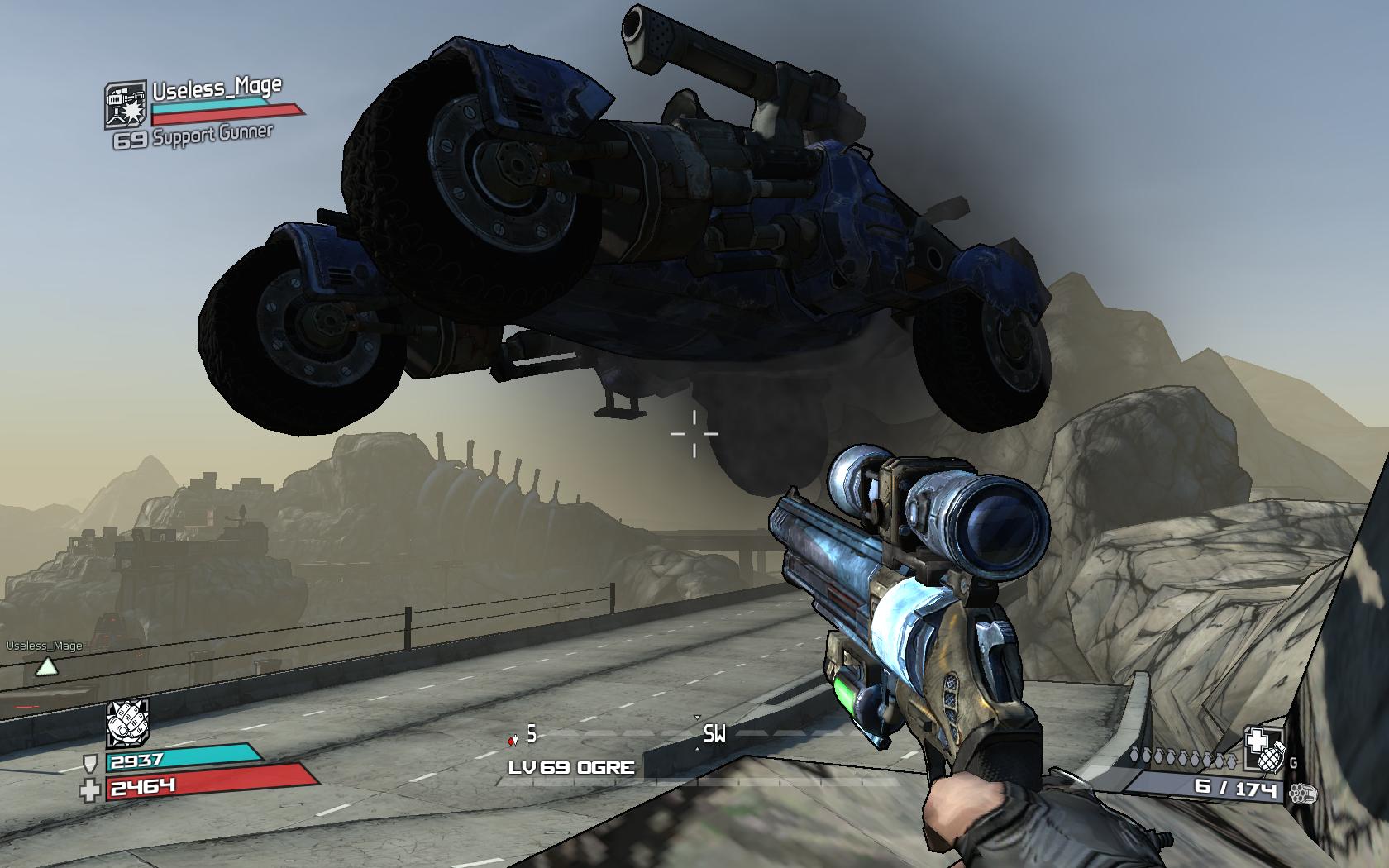Click the ammo type icon beside the ammo count
Image resolution: width=1389 pixels, height=868 pixels.
pos(1301,794)
